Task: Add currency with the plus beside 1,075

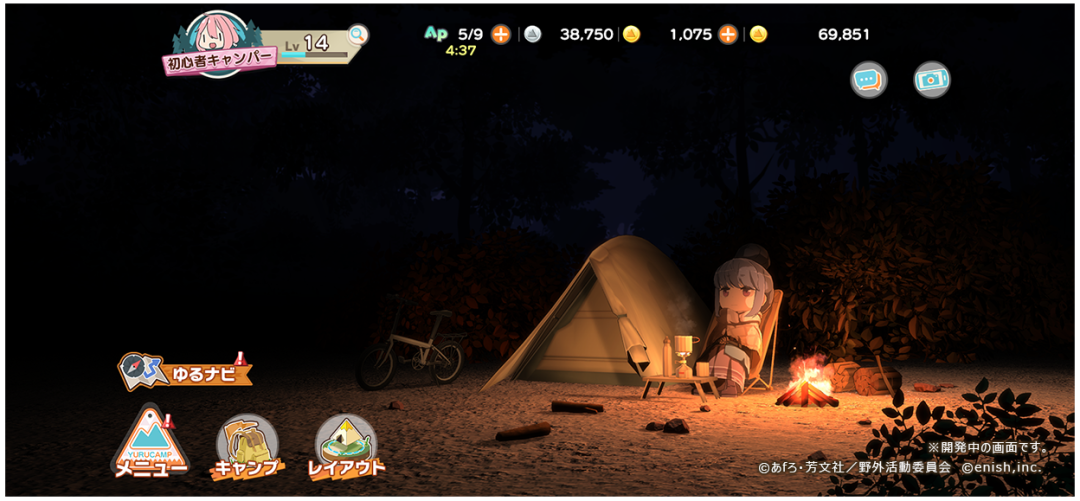Action: click(x=728, y=34)
